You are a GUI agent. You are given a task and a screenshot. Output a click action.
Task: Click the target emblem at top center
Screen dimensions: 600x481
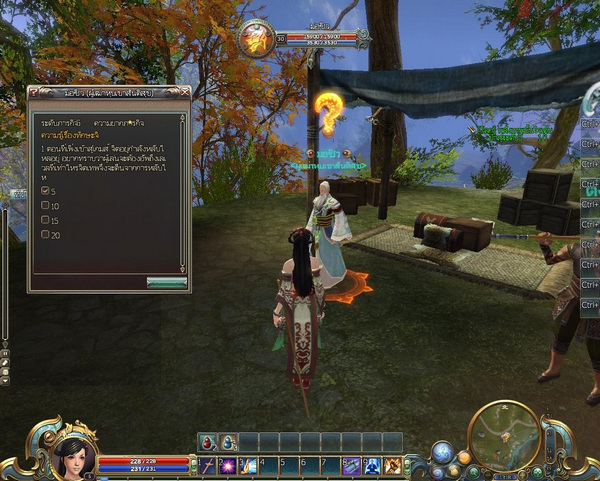(x=257, y=38)
